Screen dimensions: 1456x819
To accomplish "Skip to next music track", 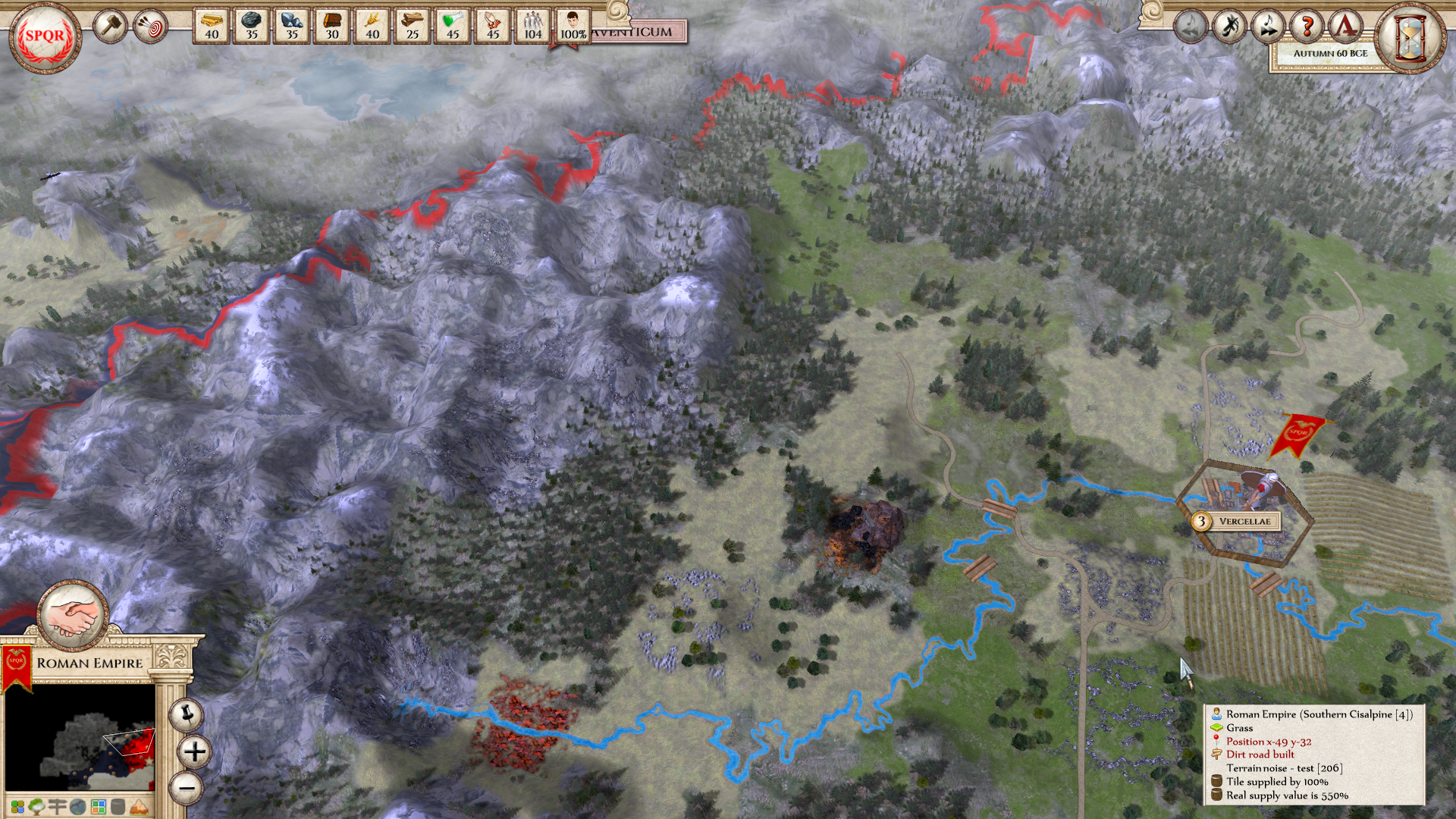I will [1268, 27].
